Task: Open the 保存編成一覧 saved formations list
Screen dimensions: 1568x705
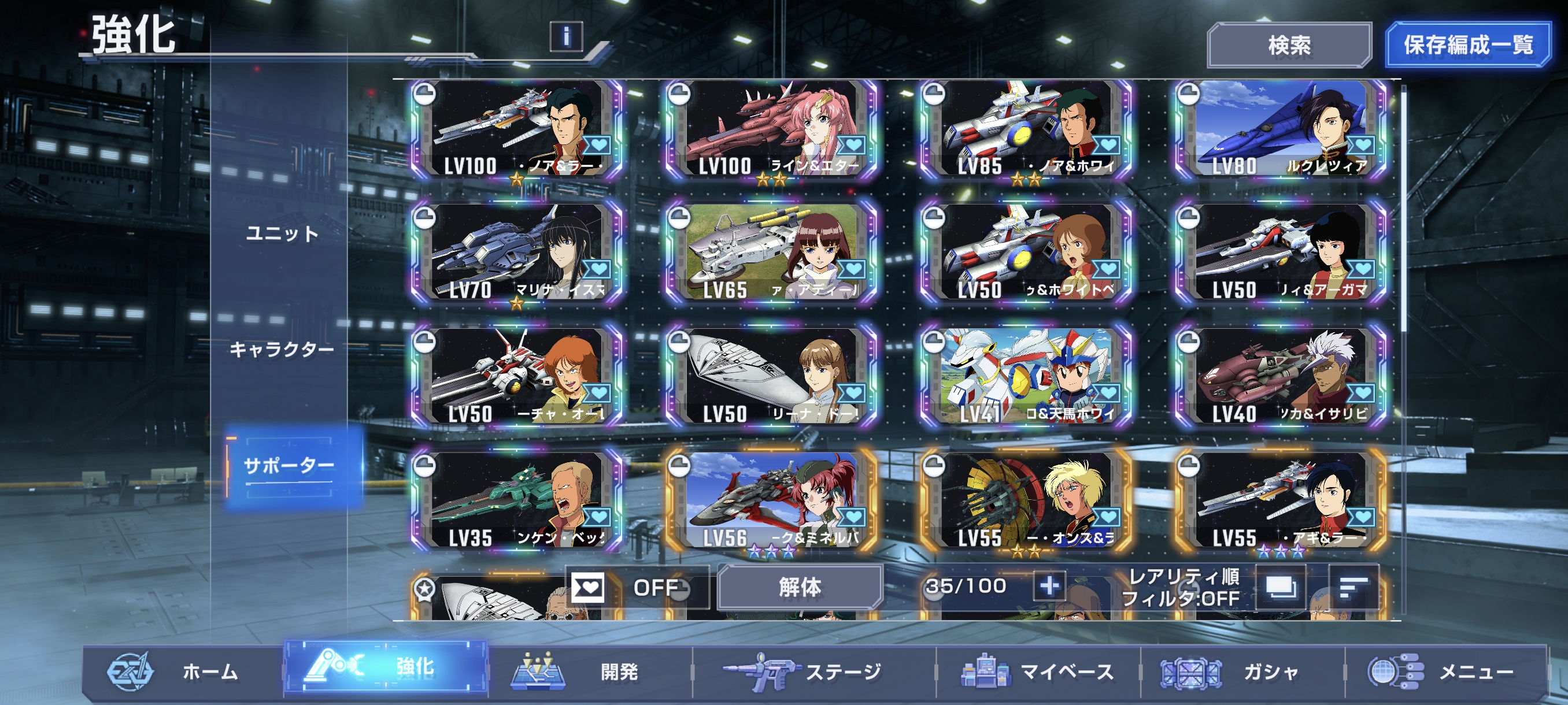Action: tap(1467, 45)
